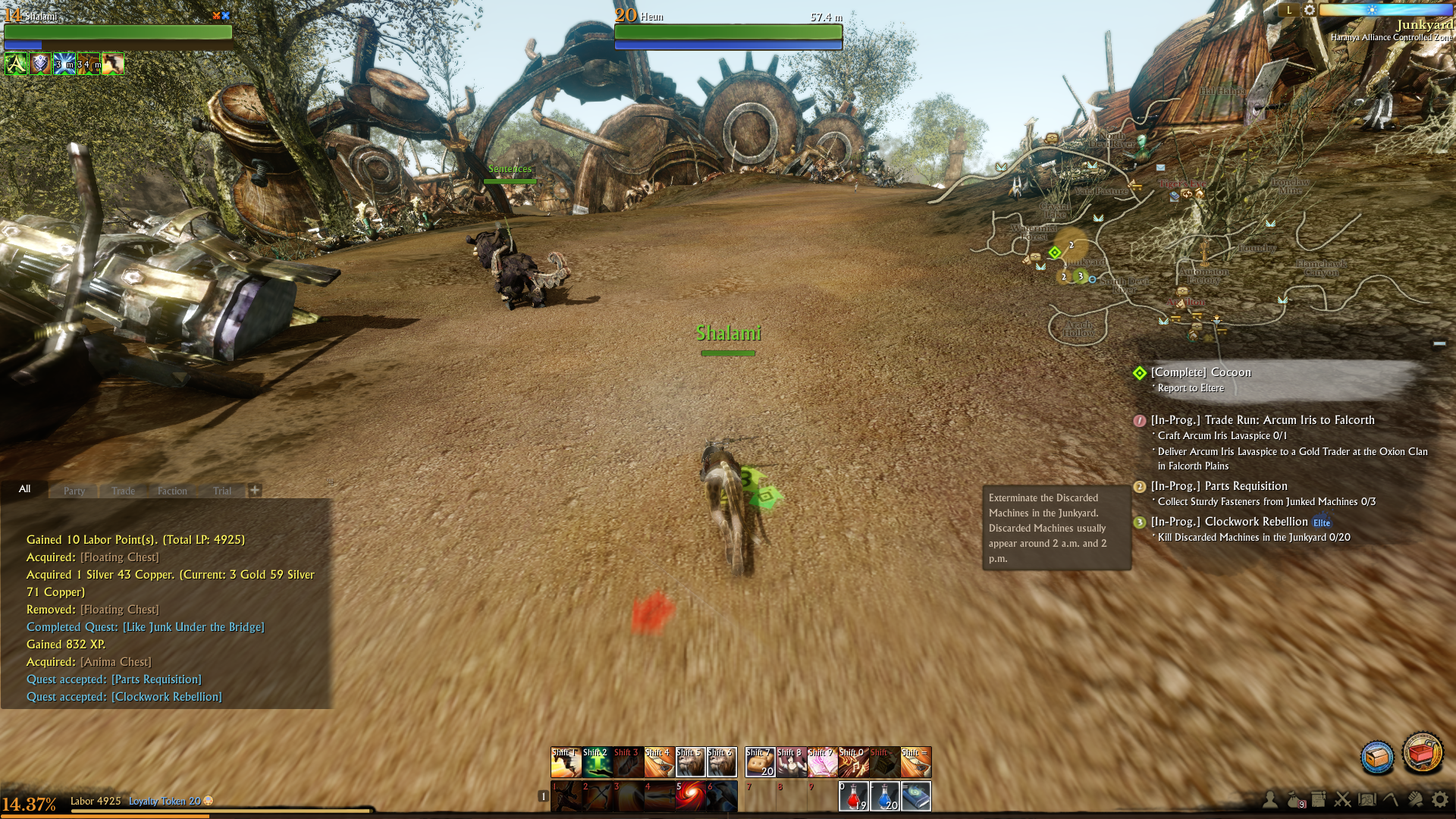Open the Trade chat tab
Viewport: 1456px width, 819px height.
pyautogui.click(x=123, y=491)
